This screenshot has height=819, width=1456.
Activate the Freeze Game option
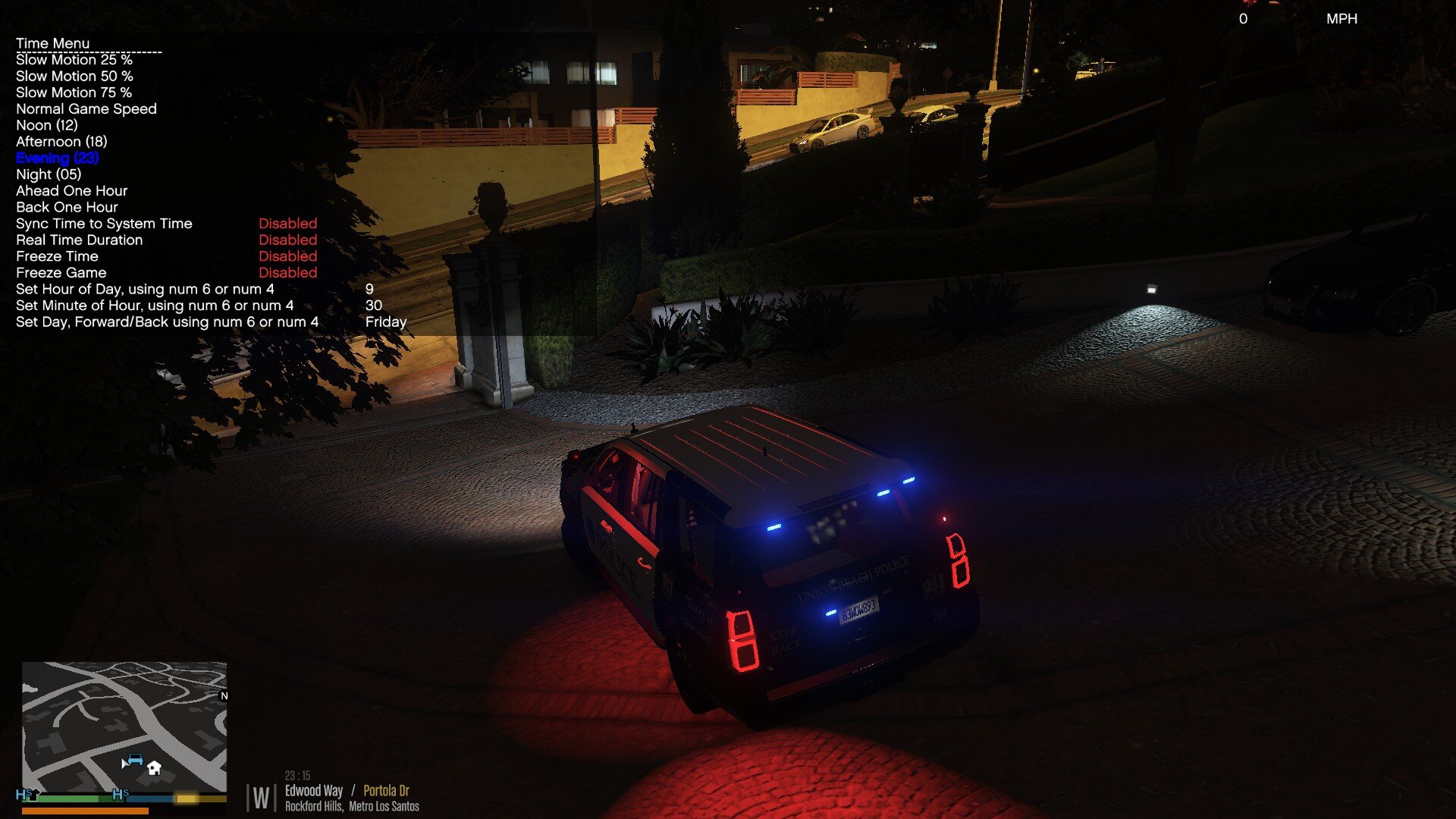pos(61,273)
